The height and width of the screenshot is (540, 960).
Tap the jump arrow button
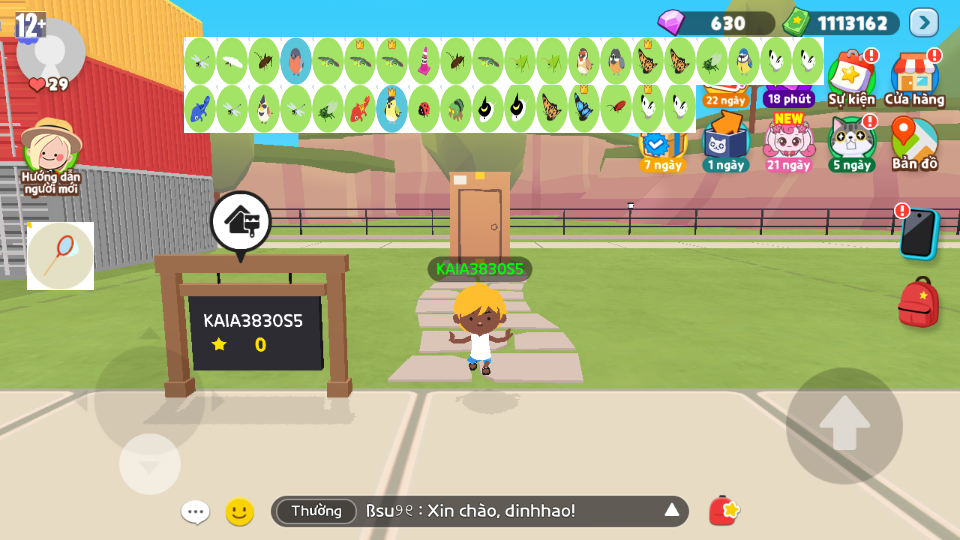tap(844, 425)
